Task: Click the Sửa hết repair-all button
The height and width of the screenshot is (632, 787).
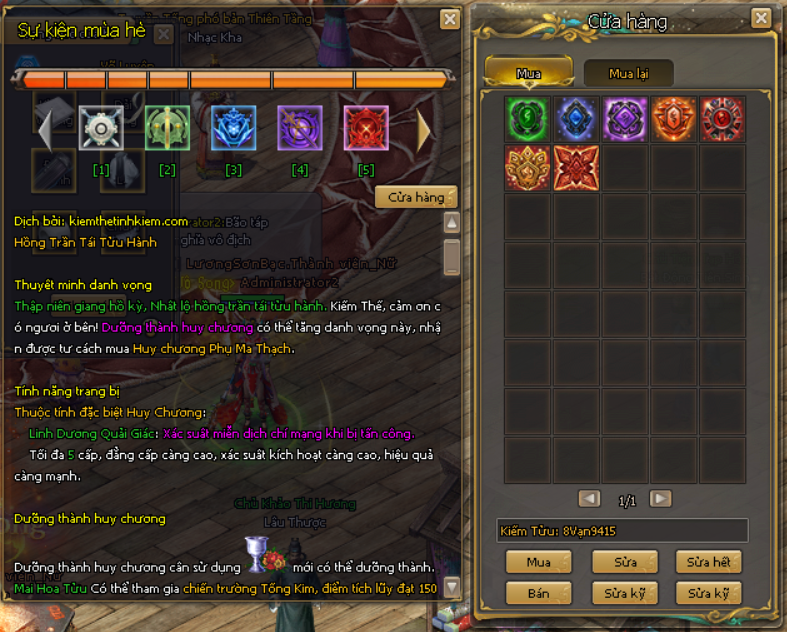Action: tap(708, 562)
